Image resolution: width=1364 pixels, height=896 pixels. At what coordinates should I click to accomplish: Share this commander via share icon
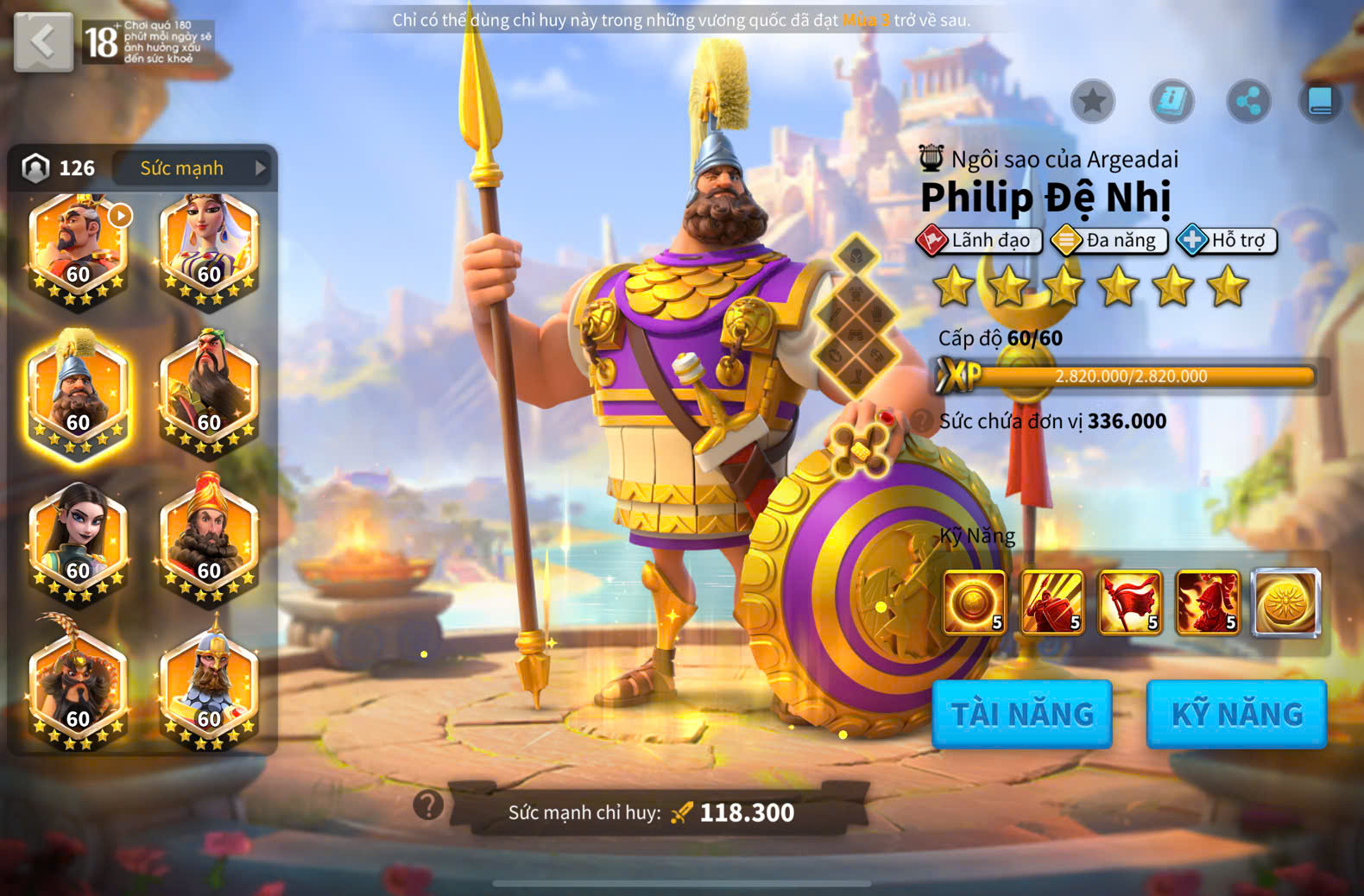click(x=1248, y=102)
